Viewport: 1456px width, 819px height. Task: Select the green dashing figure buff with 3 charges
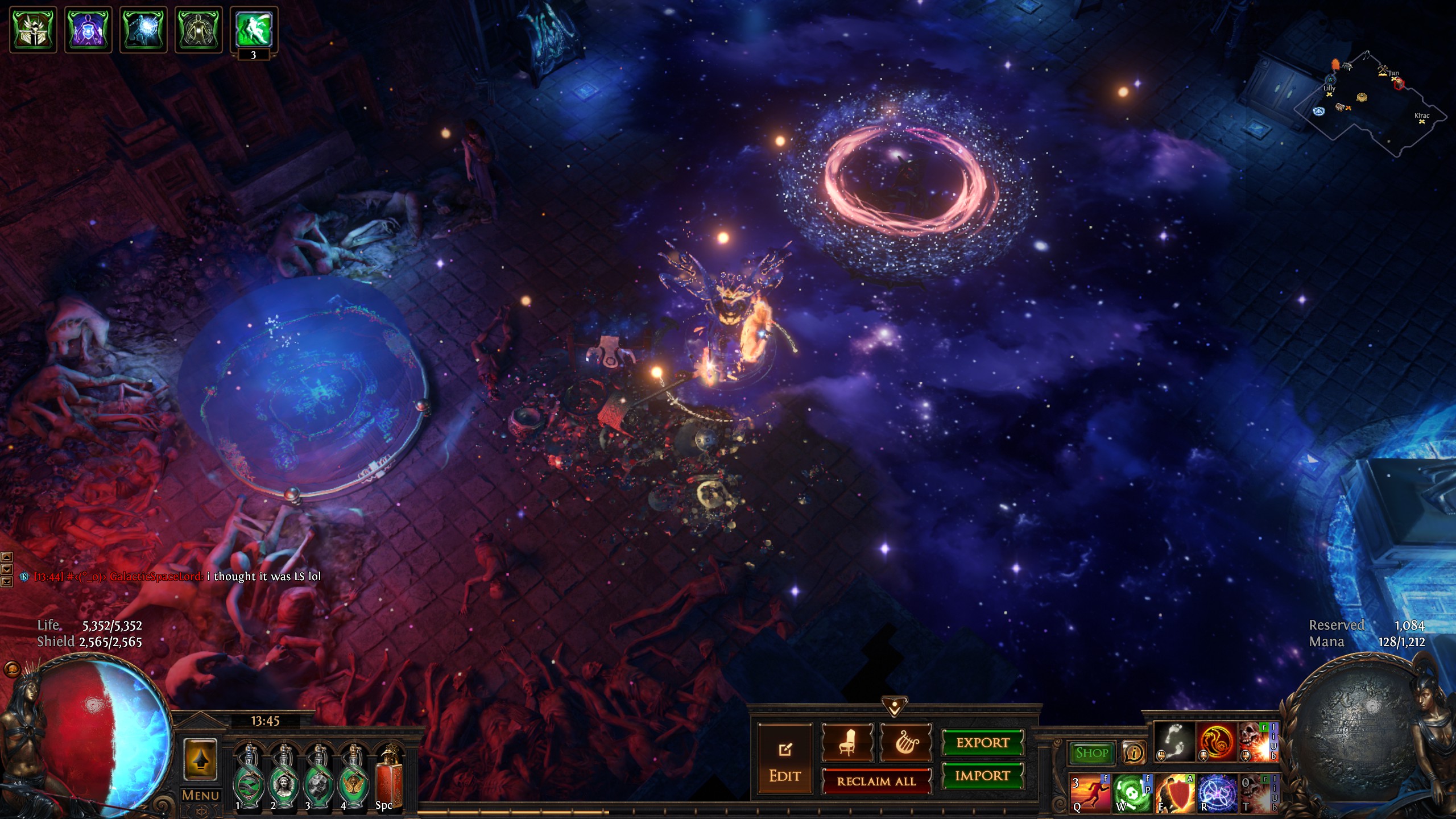254,28
